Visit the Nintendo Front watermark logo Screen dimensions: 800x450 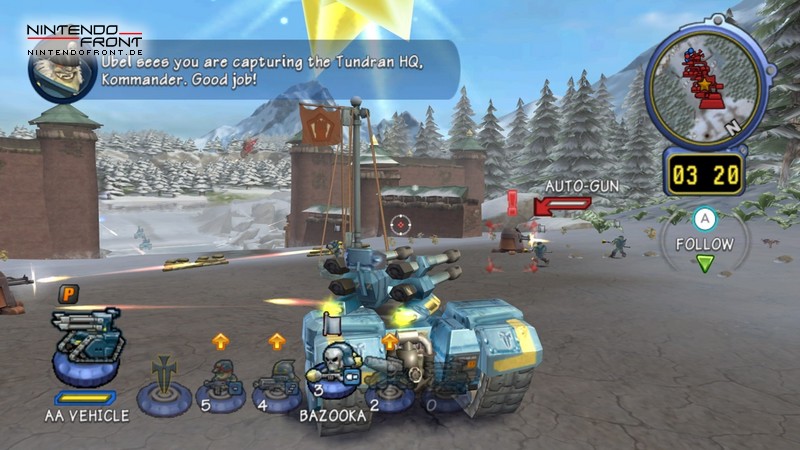[x=84, y=40]
